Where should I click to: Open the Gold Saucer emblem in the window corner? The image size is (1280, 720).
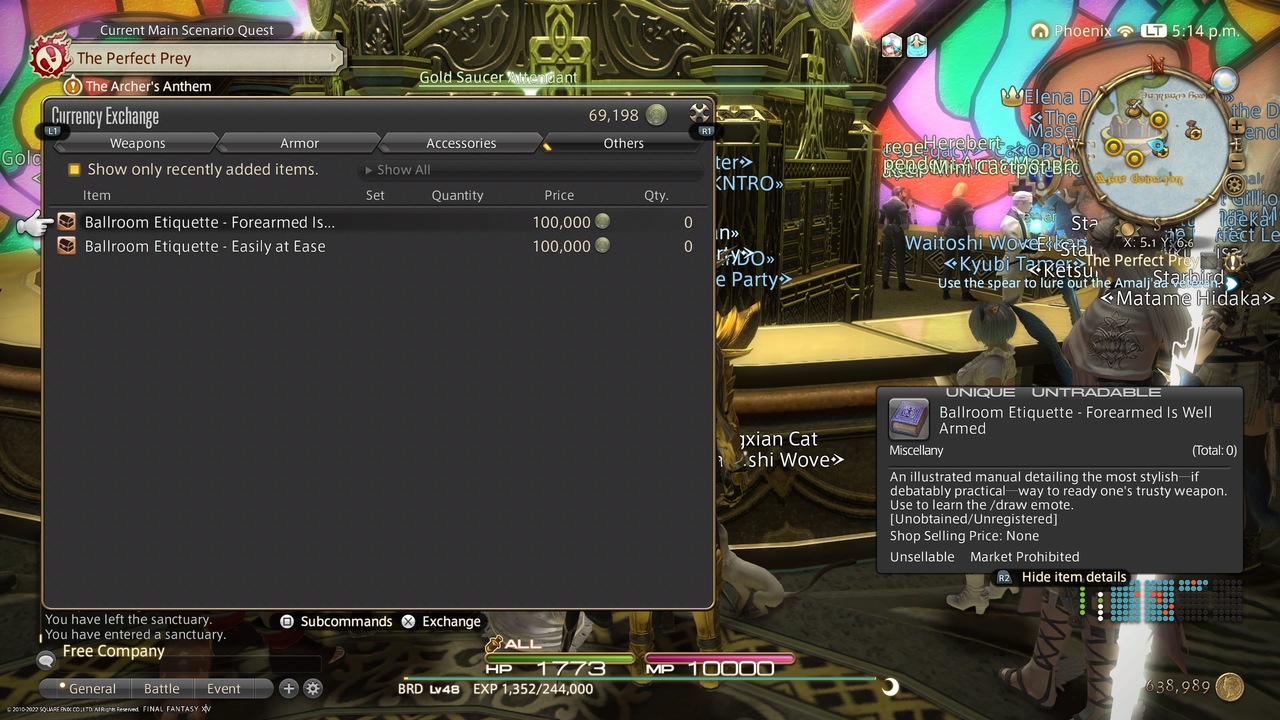[x=697, y=112]
